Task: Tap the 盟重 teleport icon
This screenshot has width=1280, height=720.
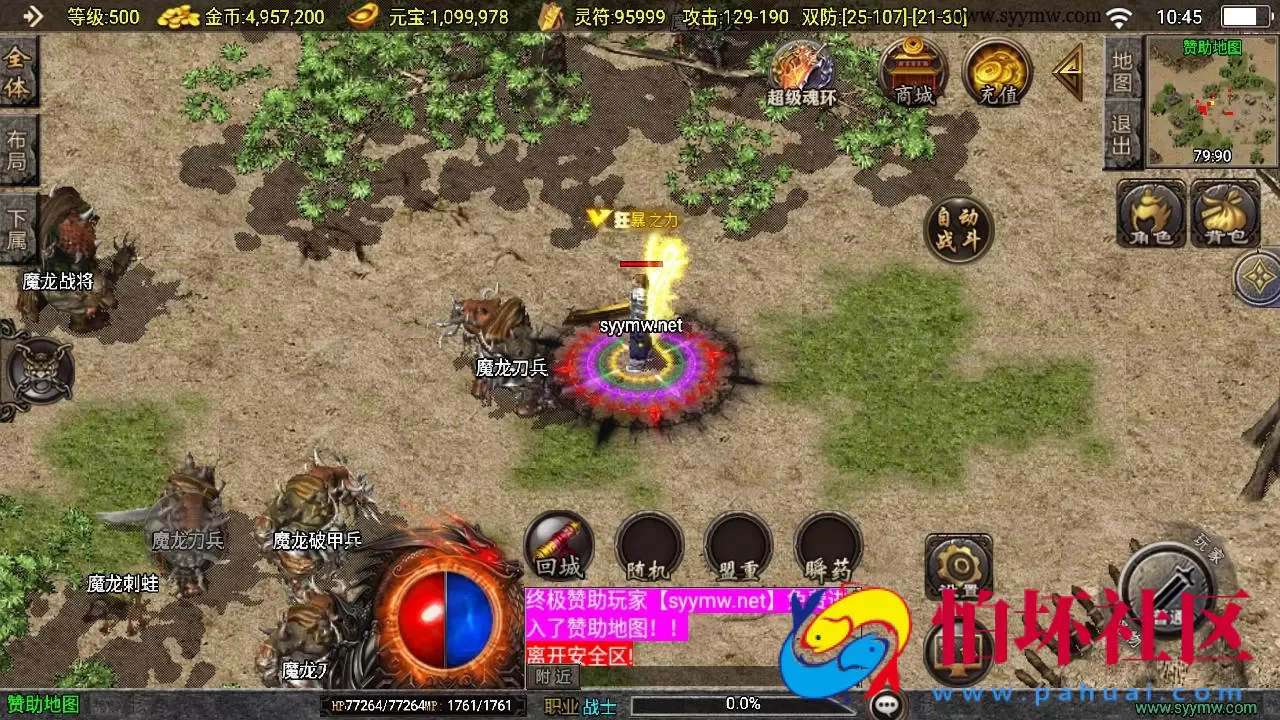Action: click(x=738, y=545)
